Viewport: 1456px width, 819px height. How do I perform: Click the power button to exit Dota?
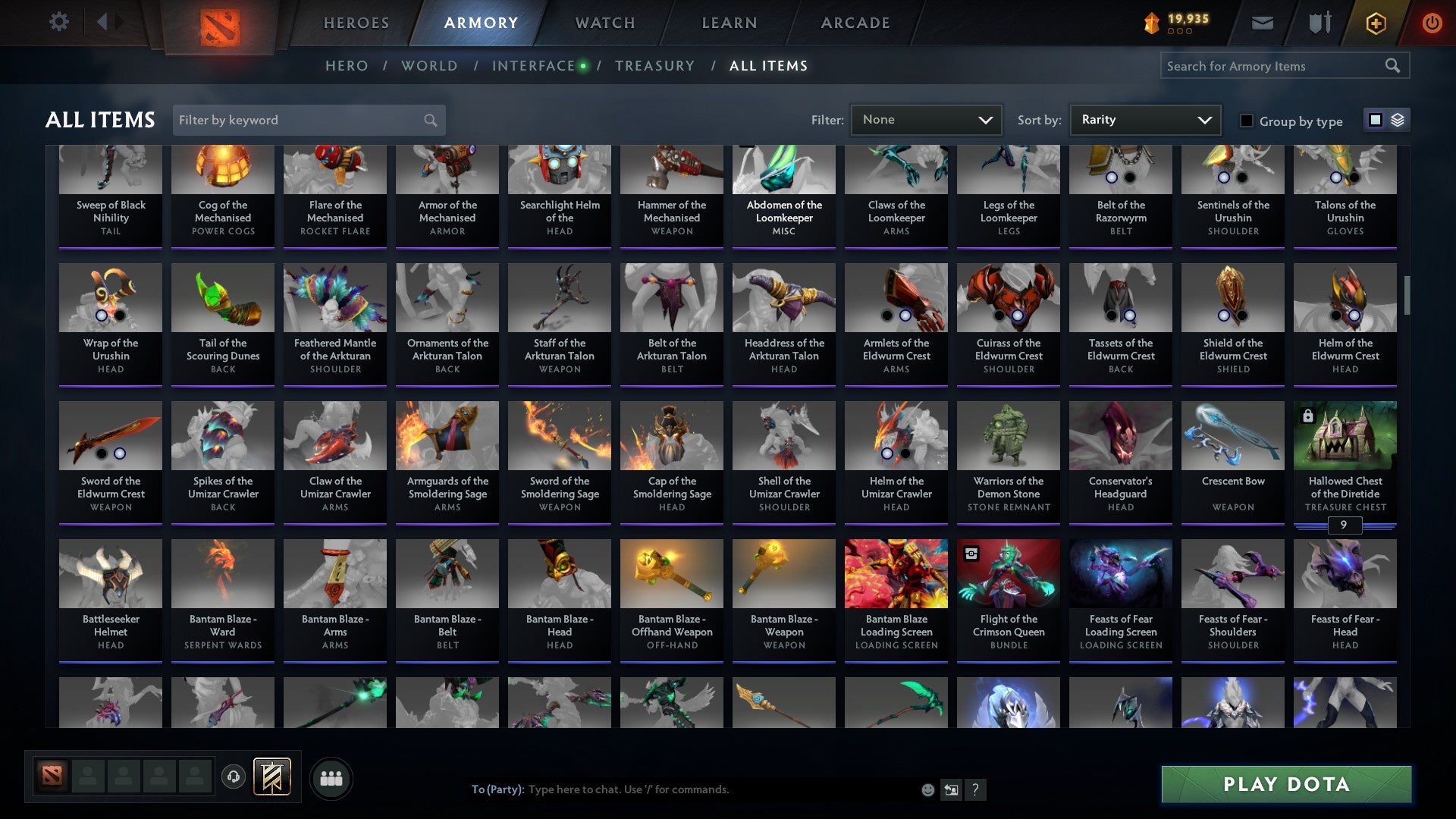pyautogui.click(x=1432, y=23)
